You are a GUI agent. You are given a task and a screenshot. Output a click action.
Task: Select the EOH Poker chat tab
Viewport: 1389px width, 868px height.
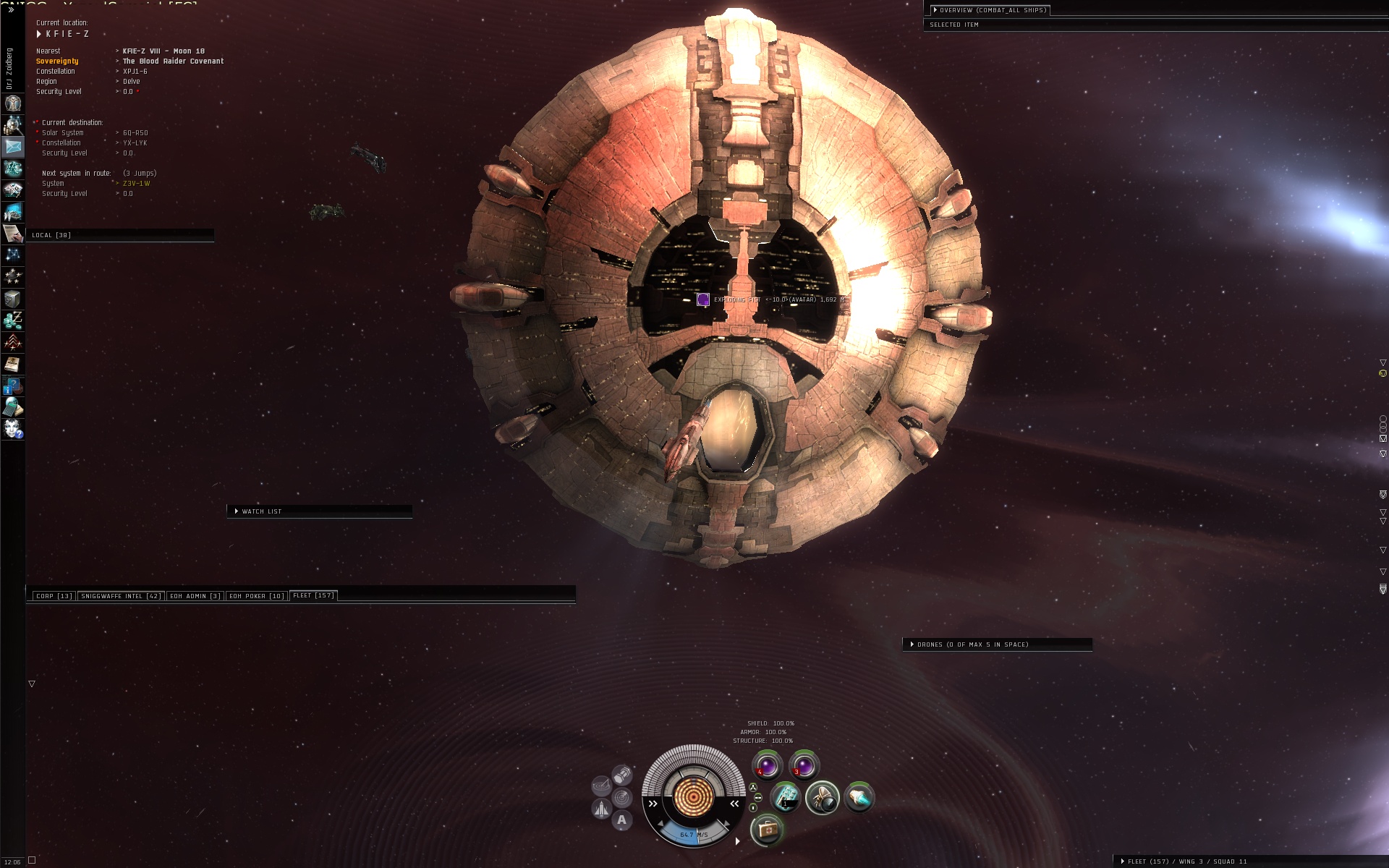(257, 596)
